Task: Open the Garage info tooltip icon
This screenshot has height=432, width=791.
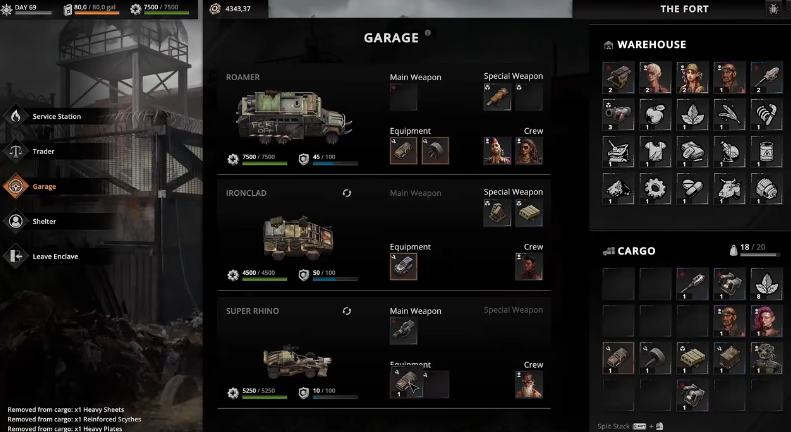Action: pyautogui.click(x=428, y=33)
